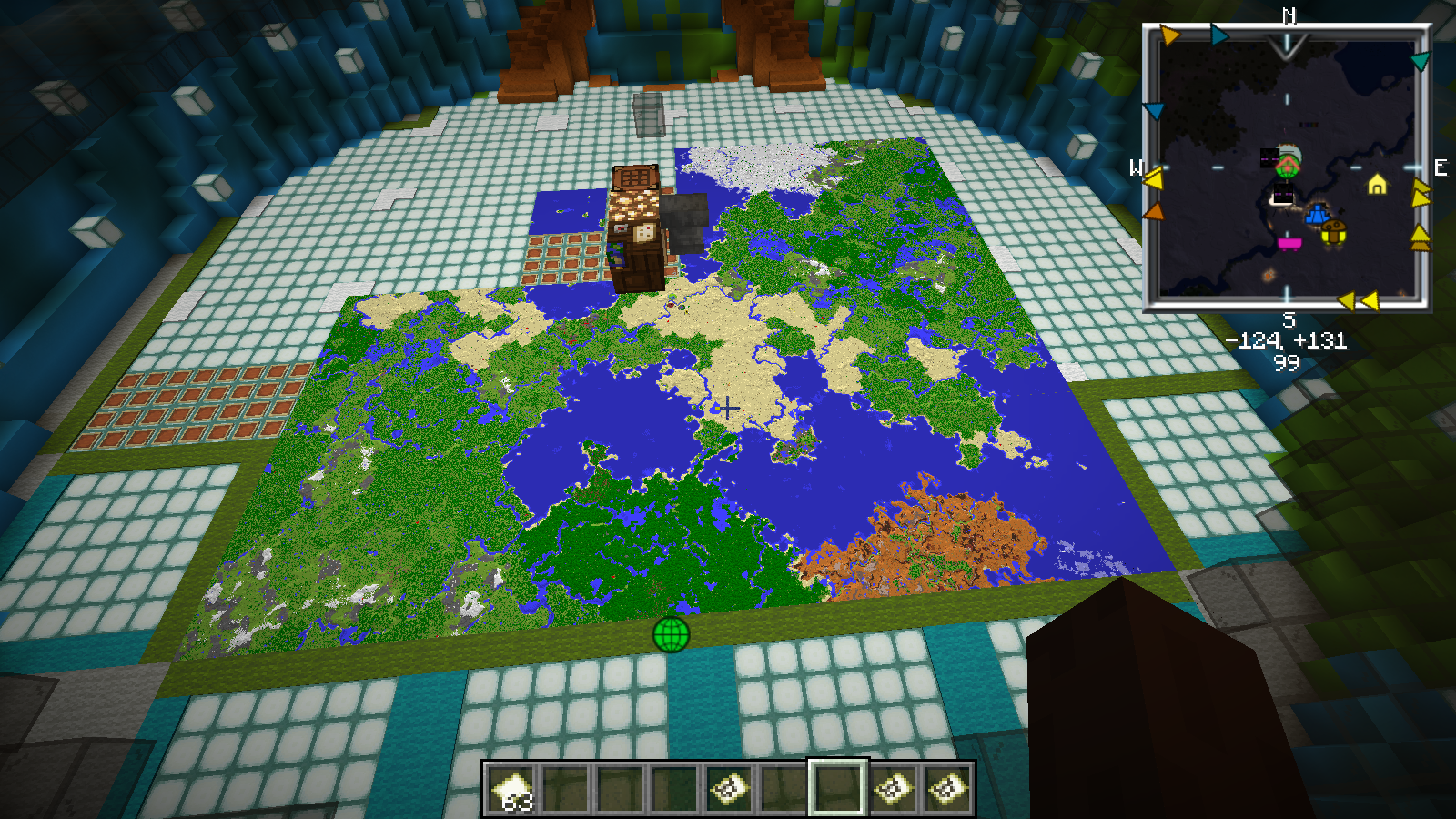Select the mushroom marker icon on the minimap

1335,231
